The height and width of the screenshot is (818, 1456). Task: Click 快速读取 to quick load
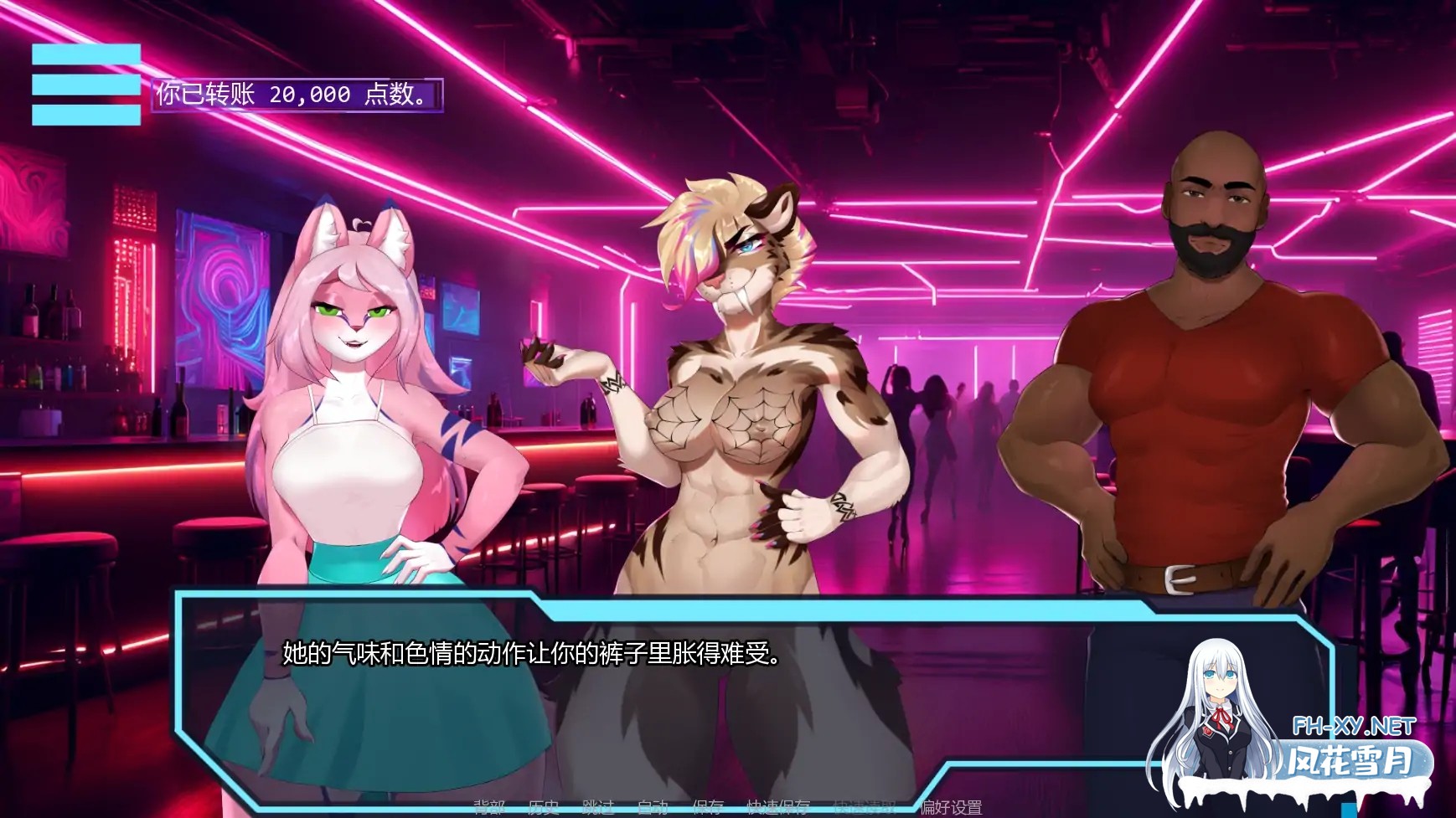(x=863, y=806)
